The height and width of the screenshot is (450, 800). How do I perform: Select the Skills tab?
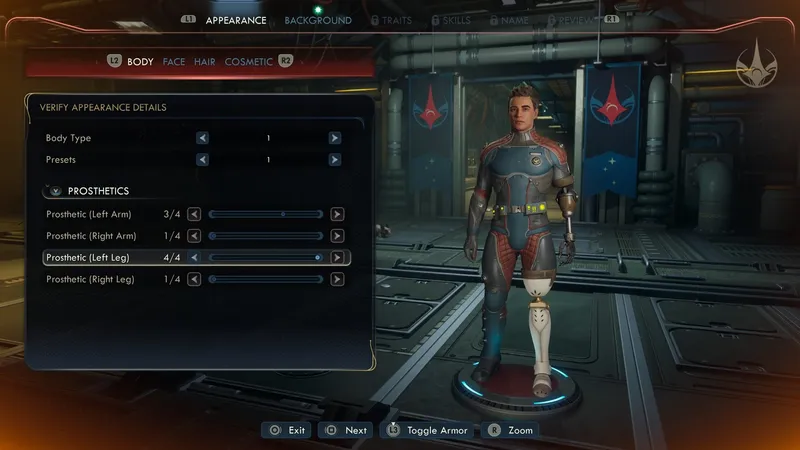[456, 20]
